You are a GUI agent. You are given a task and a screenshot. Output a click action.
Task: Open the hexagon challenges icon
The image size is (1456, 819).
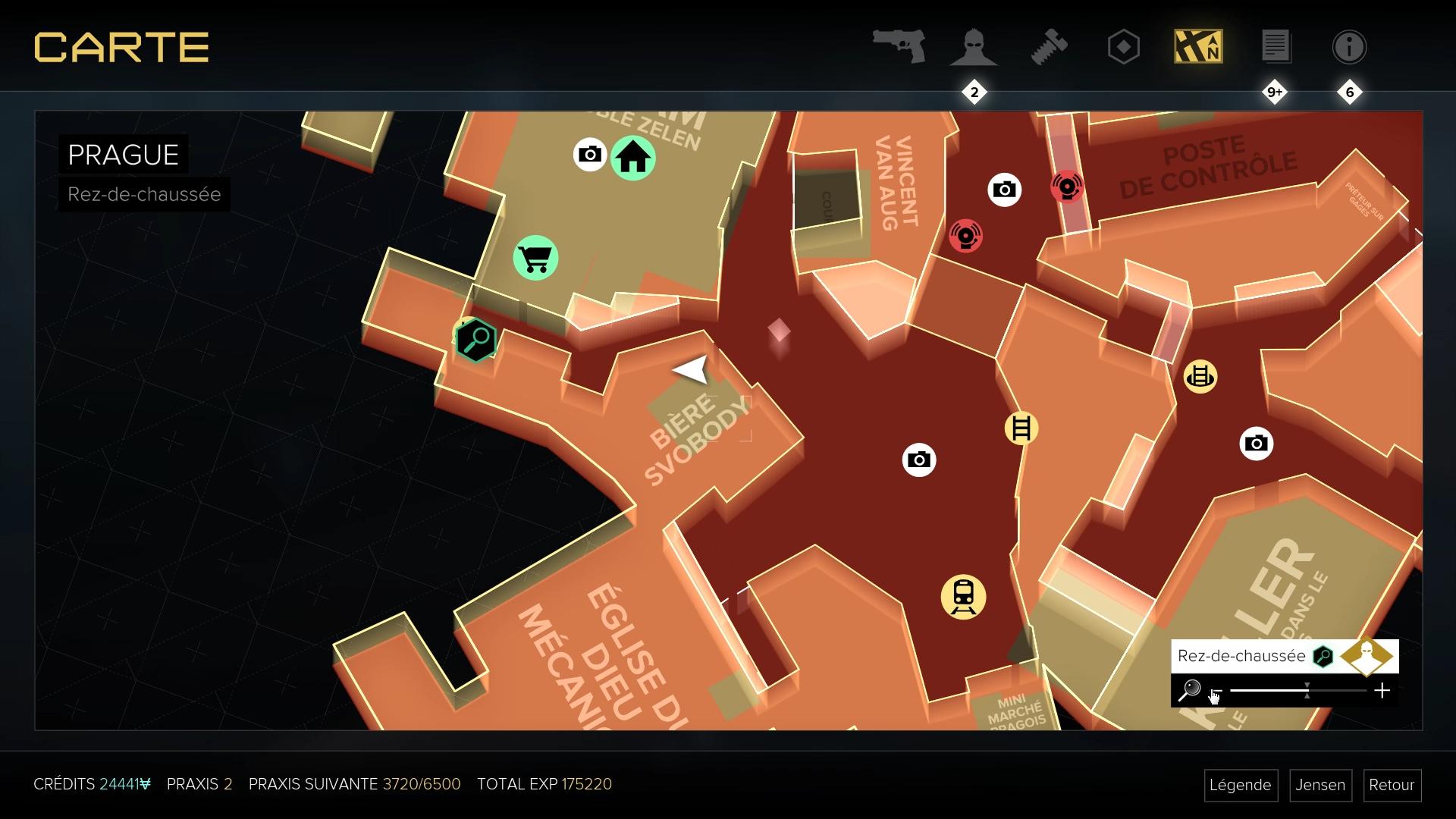pyautogui.click(x=1122, y=46)
